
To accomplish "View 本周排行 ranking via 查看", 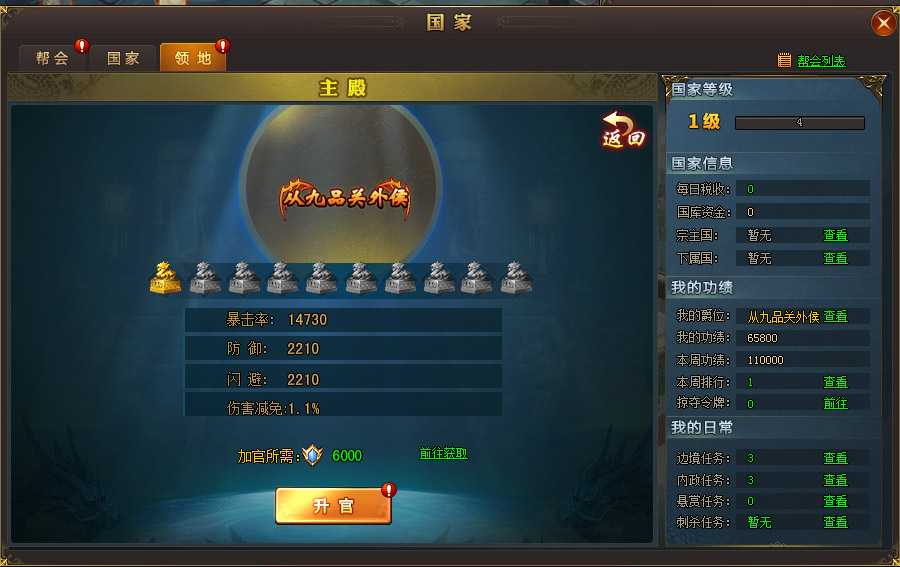I will (835, 382).
